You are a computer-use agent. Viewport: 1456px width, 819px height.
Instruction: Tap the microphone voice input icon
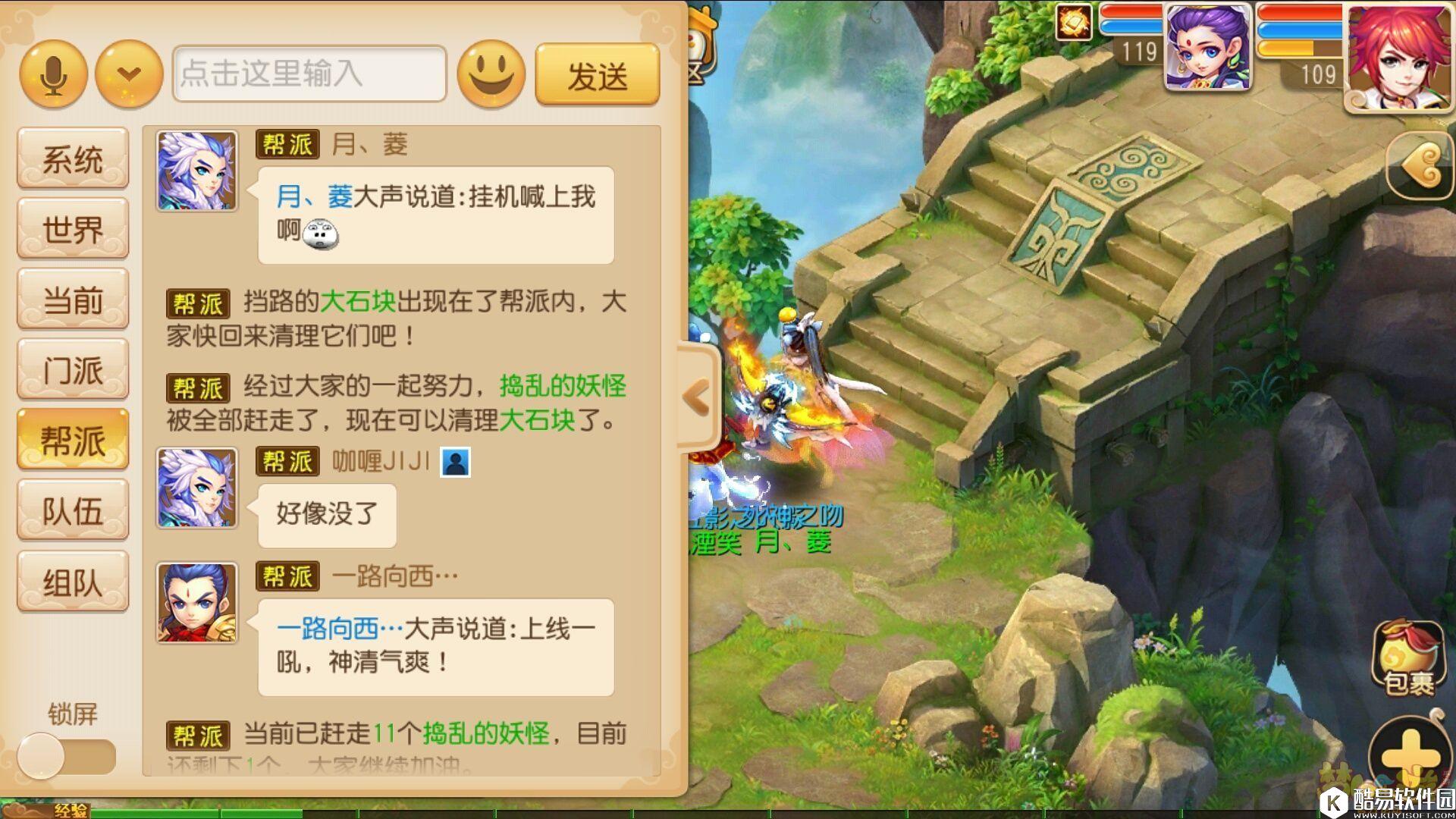pyautogui.click(x=53, y=74)
